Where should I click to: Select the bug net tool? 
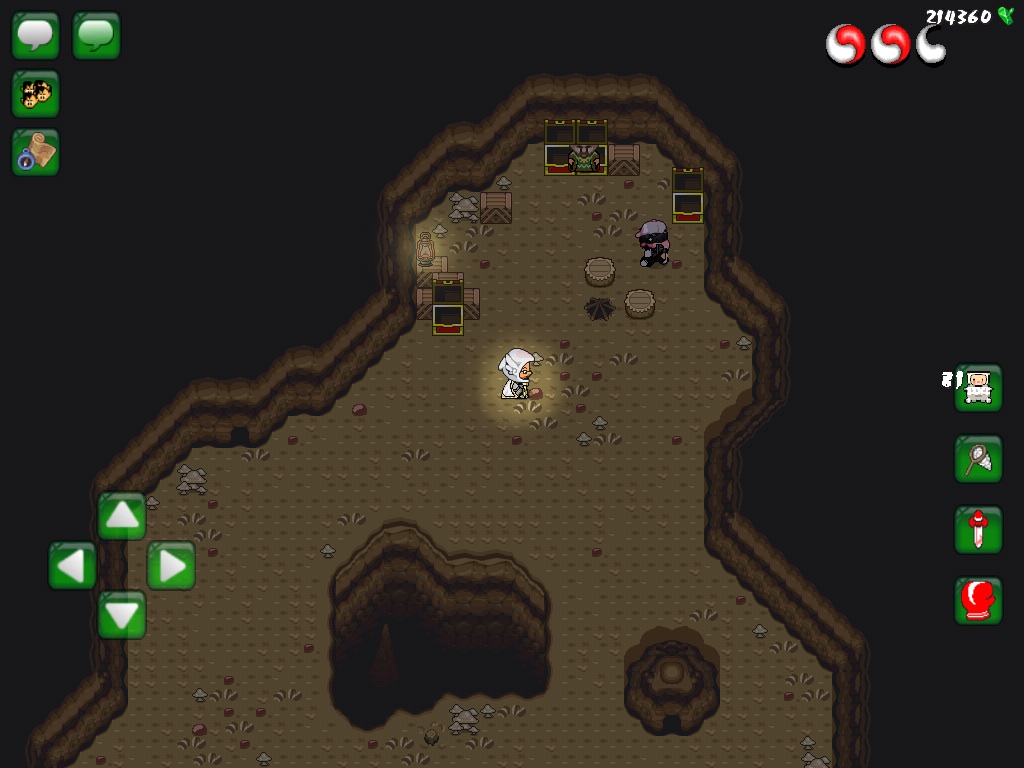coord(978,459)
